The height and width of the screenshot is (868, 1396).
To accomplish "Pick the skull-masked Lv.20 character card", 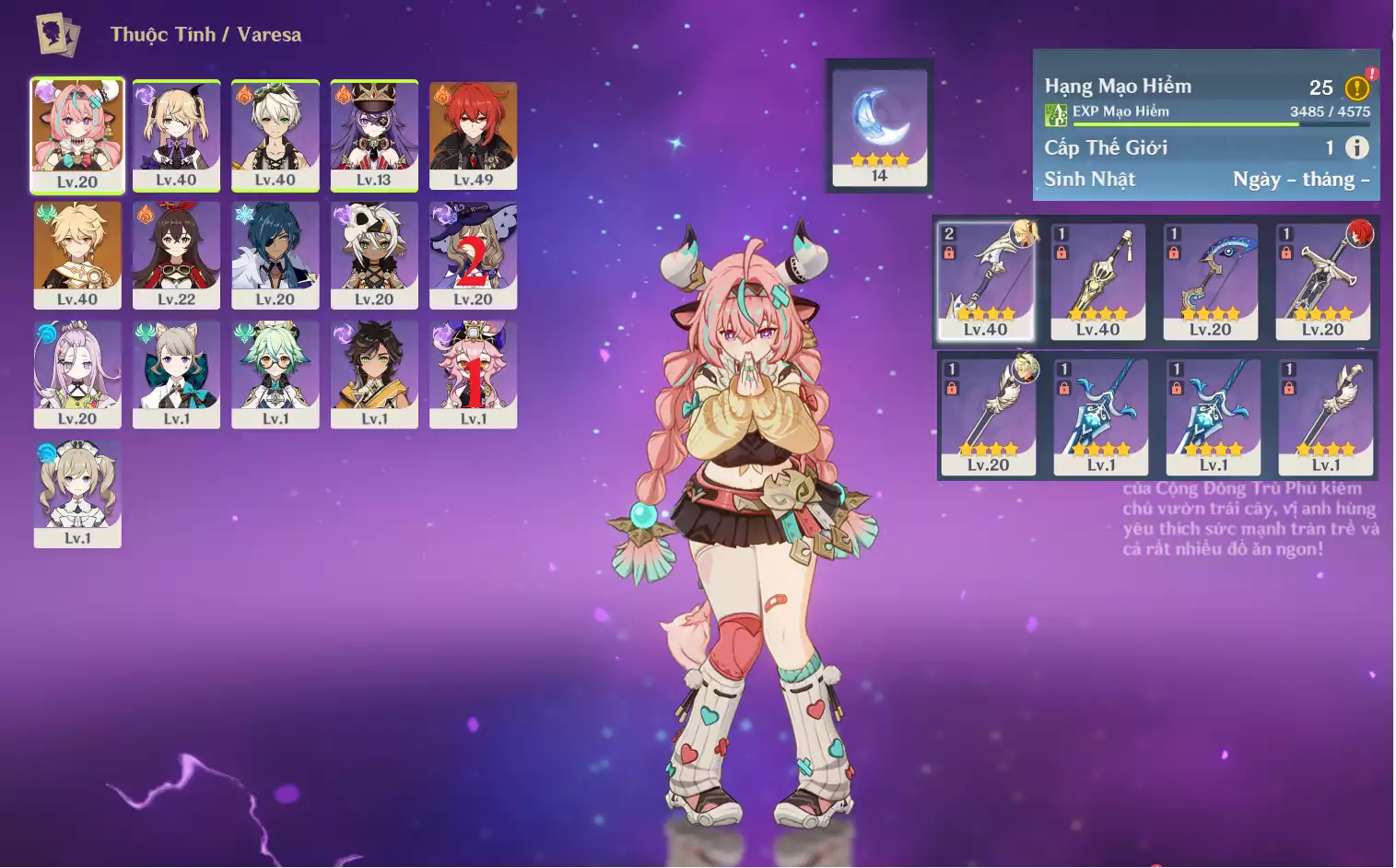I will pos(374,254).
